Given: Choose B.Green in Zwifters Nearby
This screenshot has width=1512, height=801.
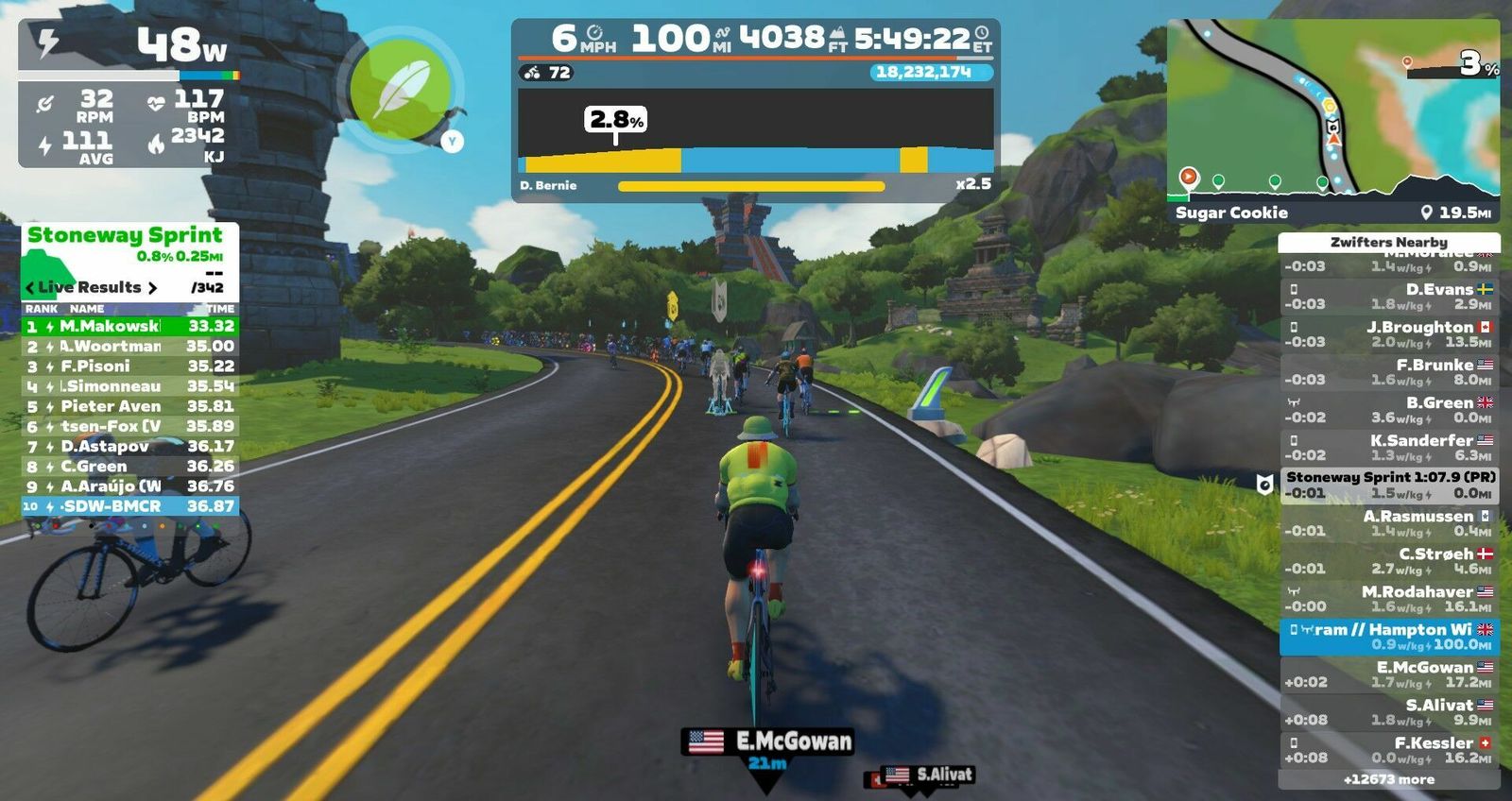Looking at the screenshot, I should 1389,410.
